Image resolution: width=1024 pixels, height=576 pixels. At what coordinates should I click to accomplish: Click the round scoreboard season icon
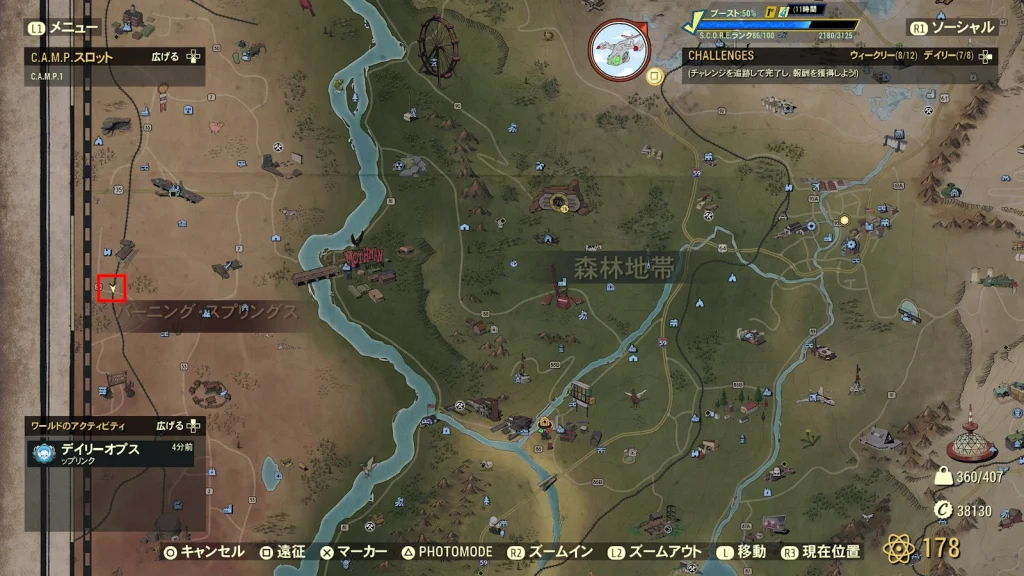(x=619, y=49)
